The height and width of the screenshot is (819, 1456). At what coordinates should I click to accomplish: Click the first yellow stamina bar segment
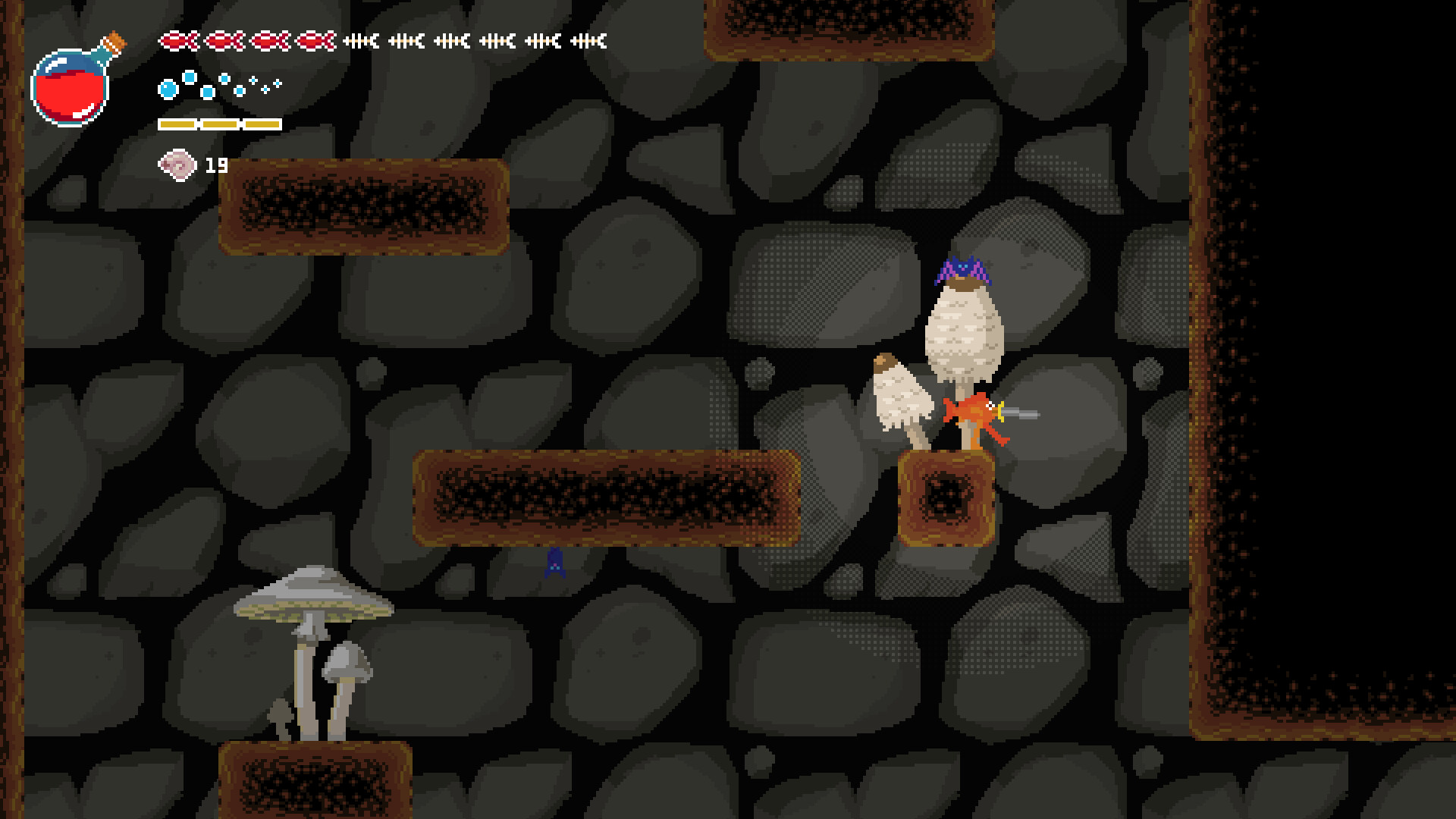tap(176, 123)
